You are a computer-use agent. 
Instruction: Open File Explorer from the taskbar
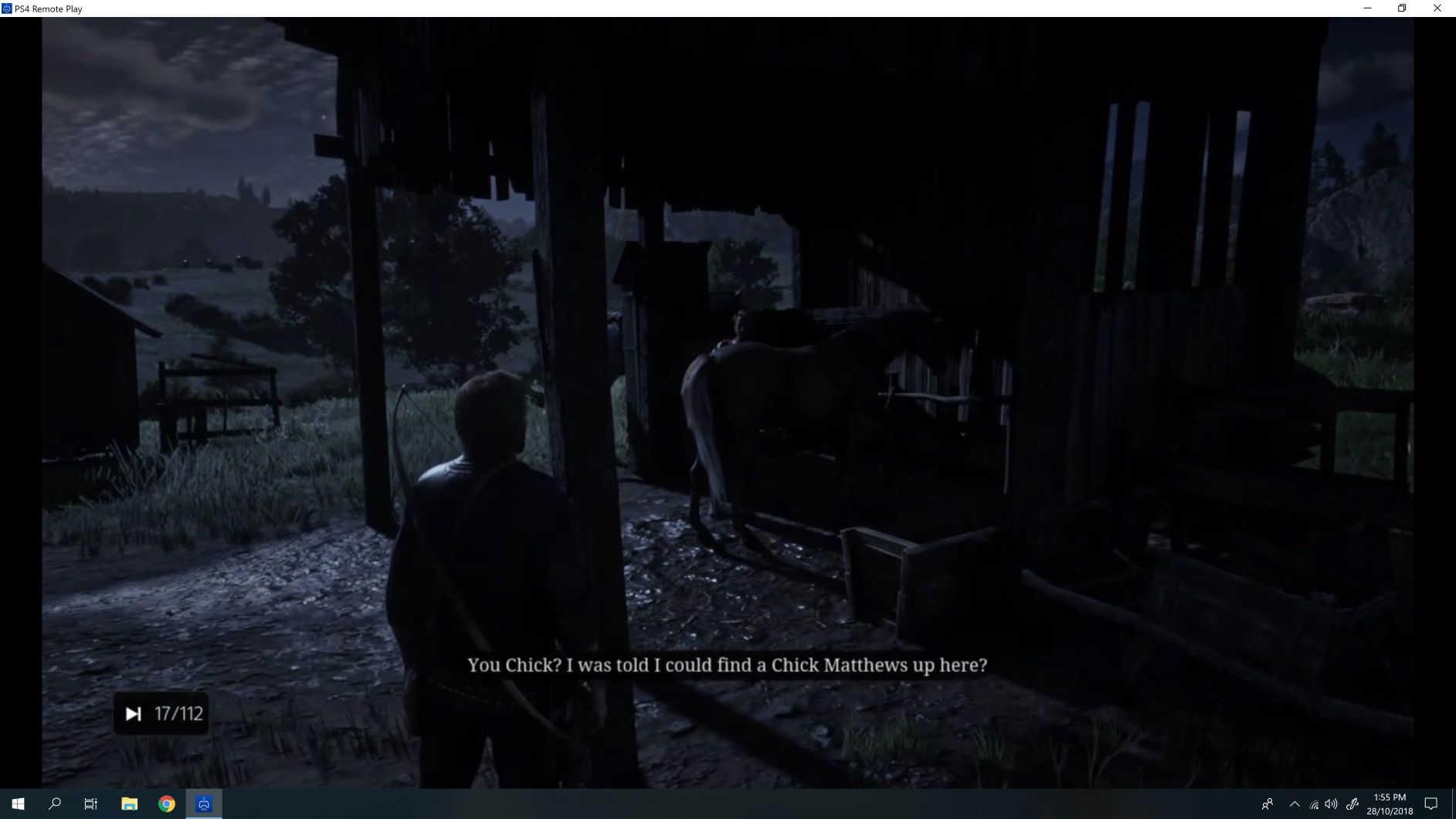129,803
